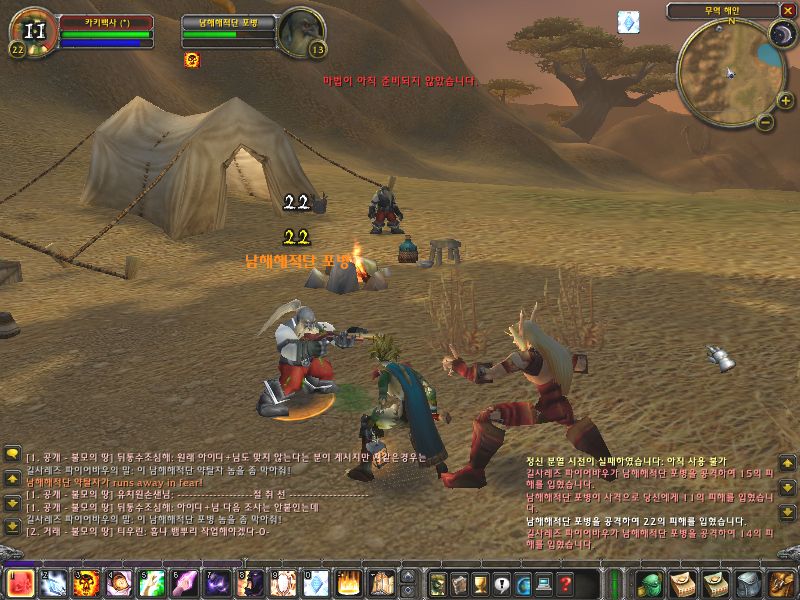
Task: Zoom out the minimap with minus button
Action: click(765, 122)
